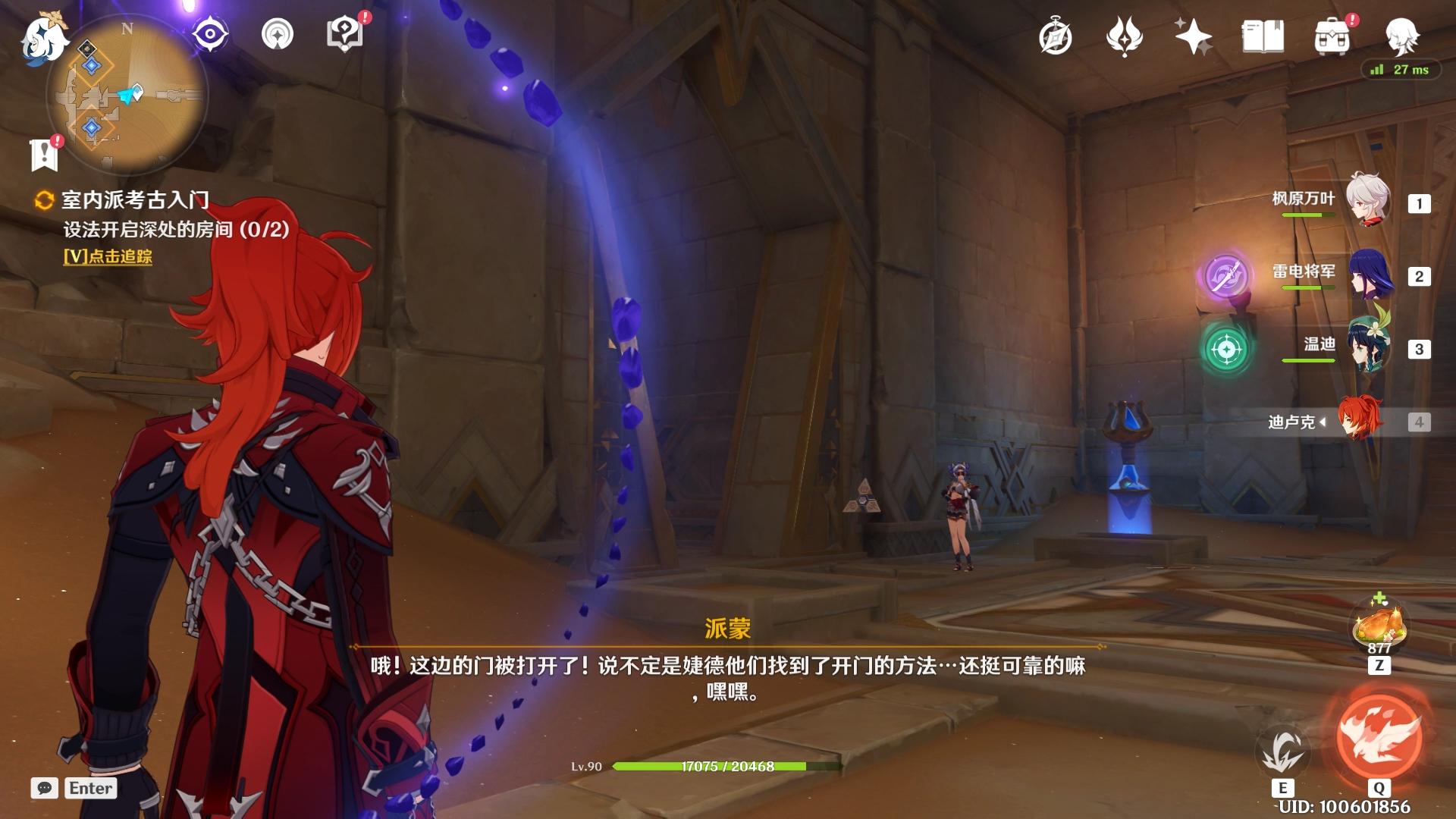Switch to party member 雷电将军

click(x=1370, y=274)
